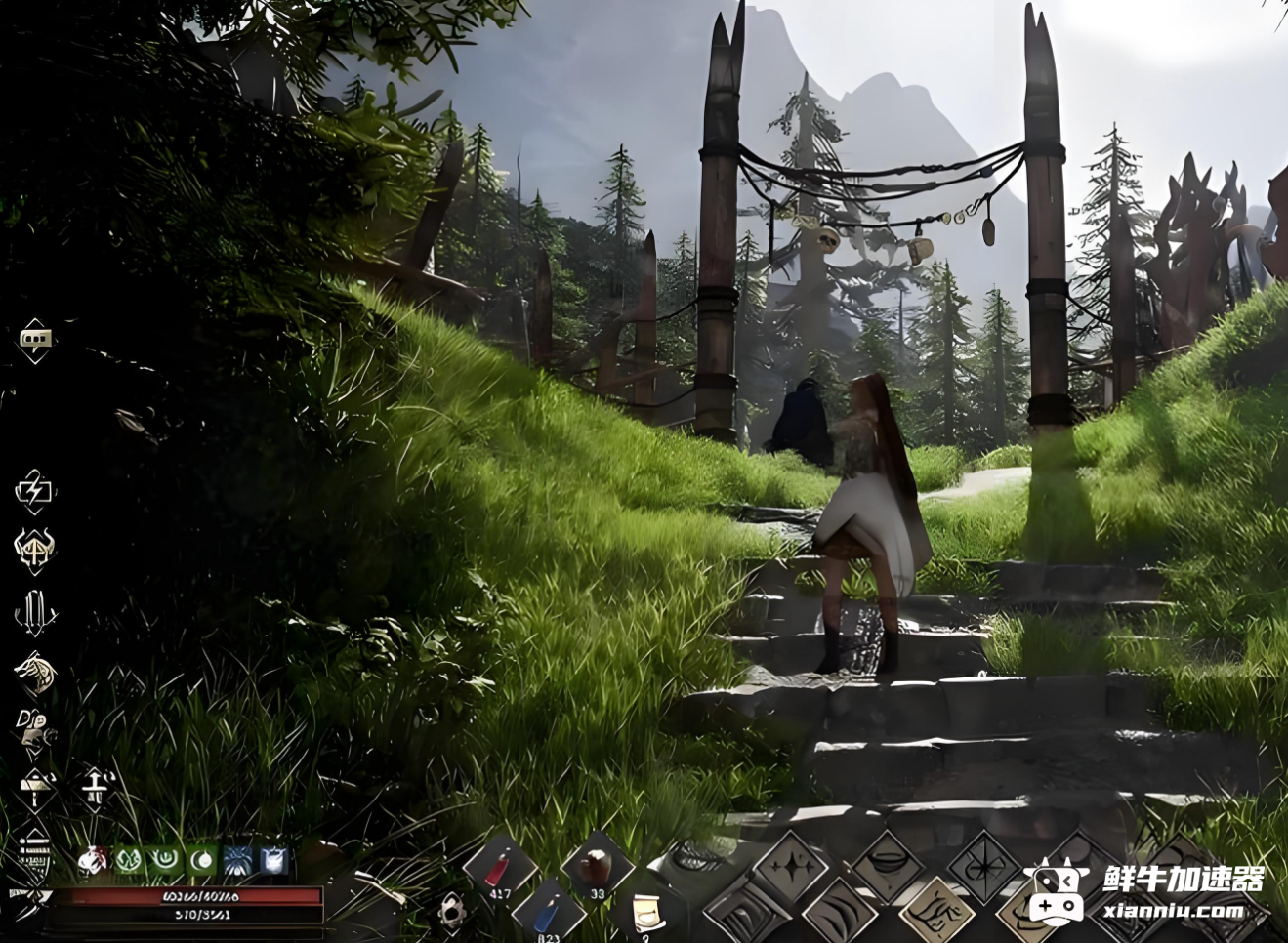This screenshot has width=1288, height=943.
Task: Select the green crescent moon buff icon
Action: (202, 860)
